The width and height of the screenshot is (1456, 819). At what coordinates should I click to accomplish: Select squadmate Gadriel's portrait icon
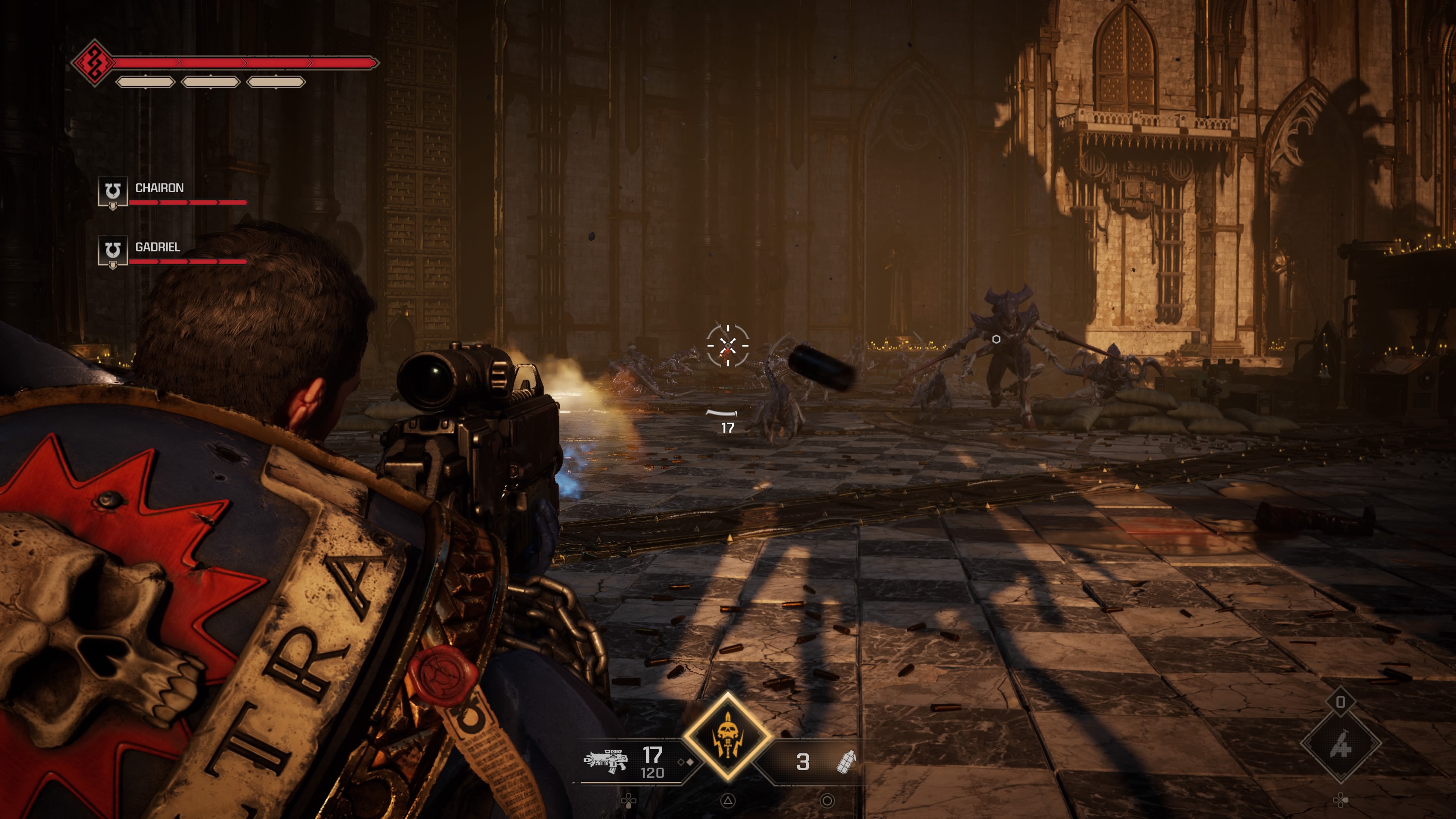coord(113,251)
